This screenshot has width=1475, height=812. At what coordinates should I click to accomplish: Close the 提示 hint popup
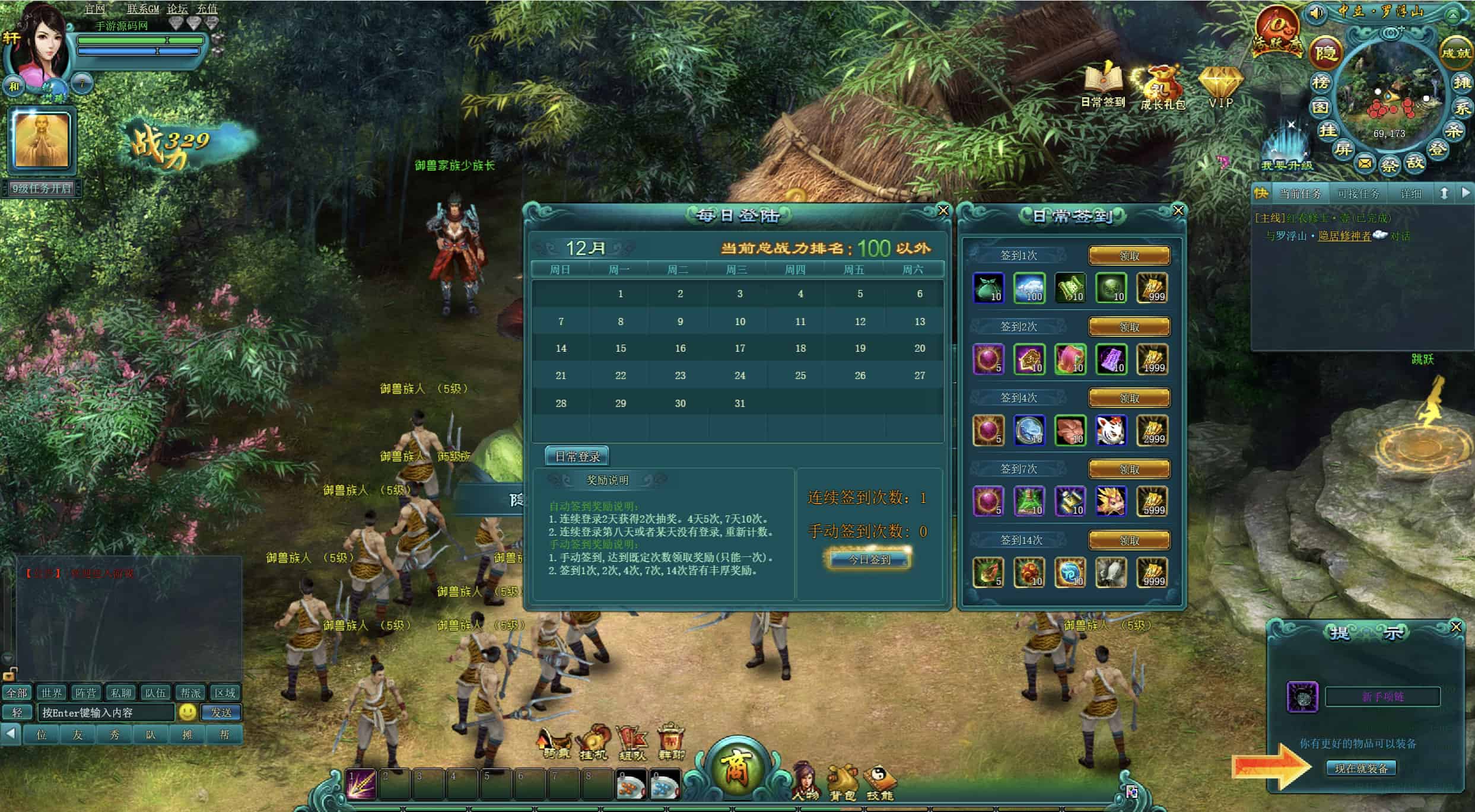coord(1455,627)
